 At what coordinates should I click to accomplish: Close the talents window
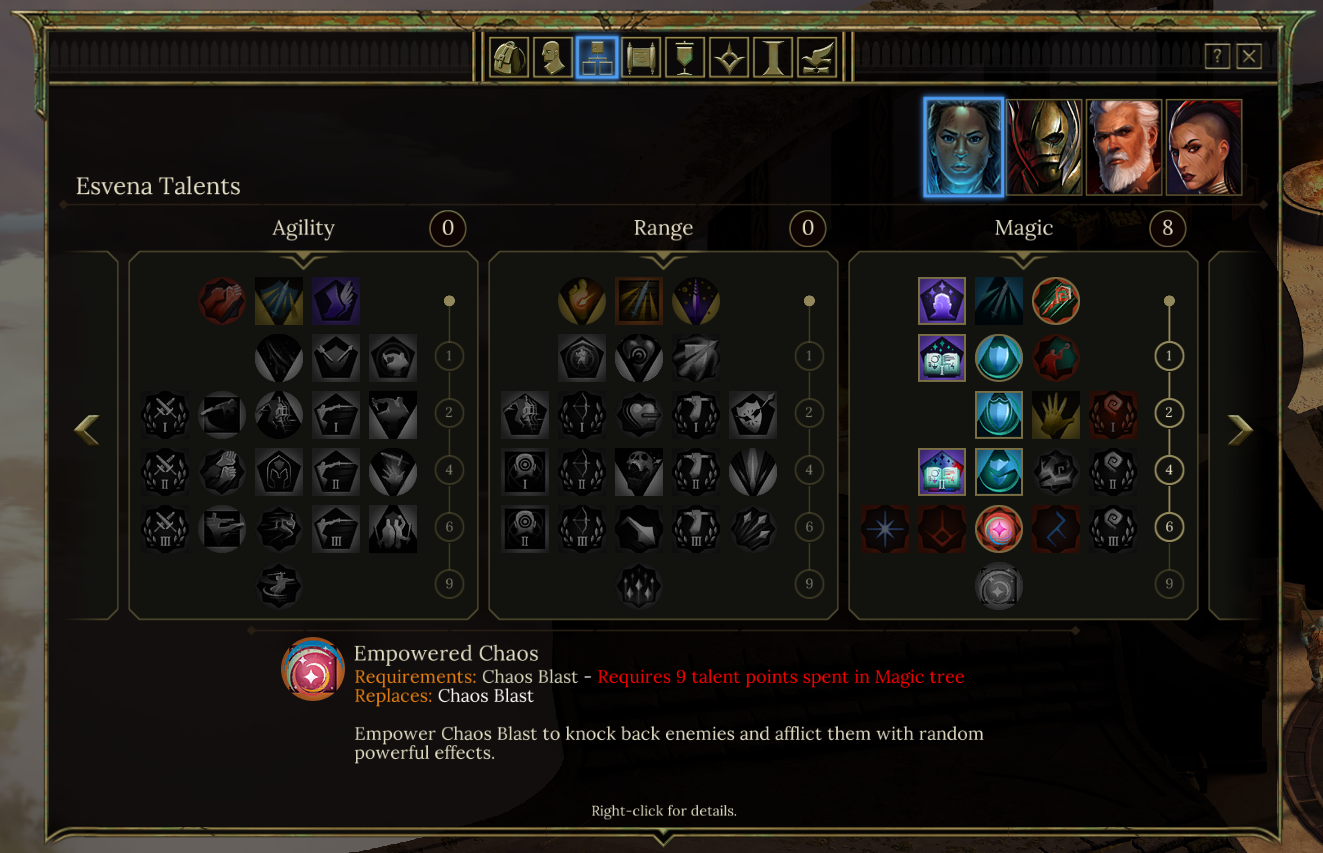coord(1248,56)
